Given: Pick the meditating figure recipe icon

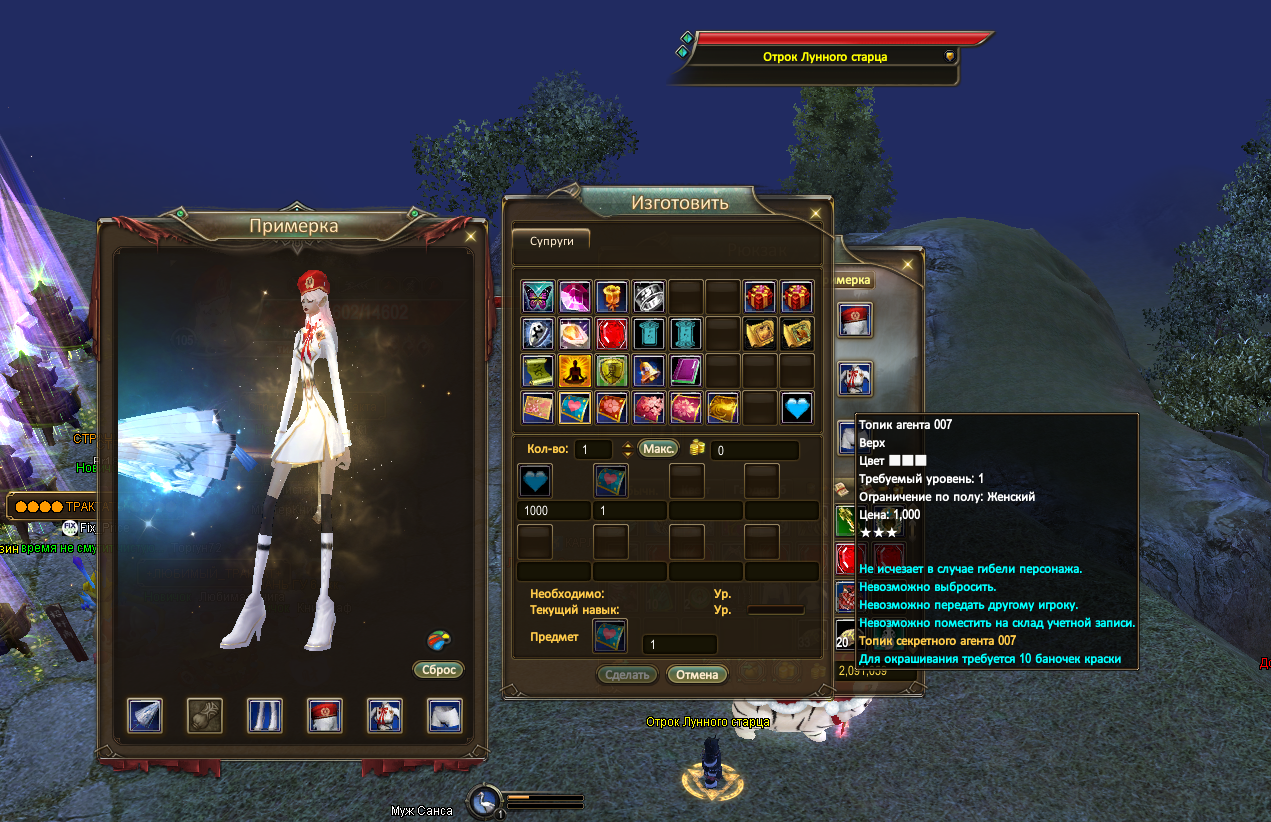Looking at the screenshot, I should [574, 370].
